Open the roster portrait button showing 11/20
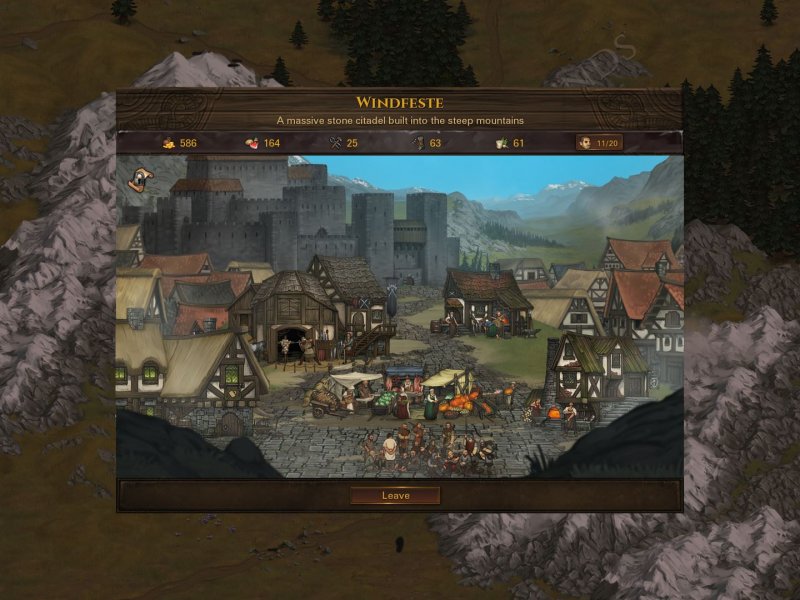Image resolution: width=800 pixels, height=600 pixels. 598,143
